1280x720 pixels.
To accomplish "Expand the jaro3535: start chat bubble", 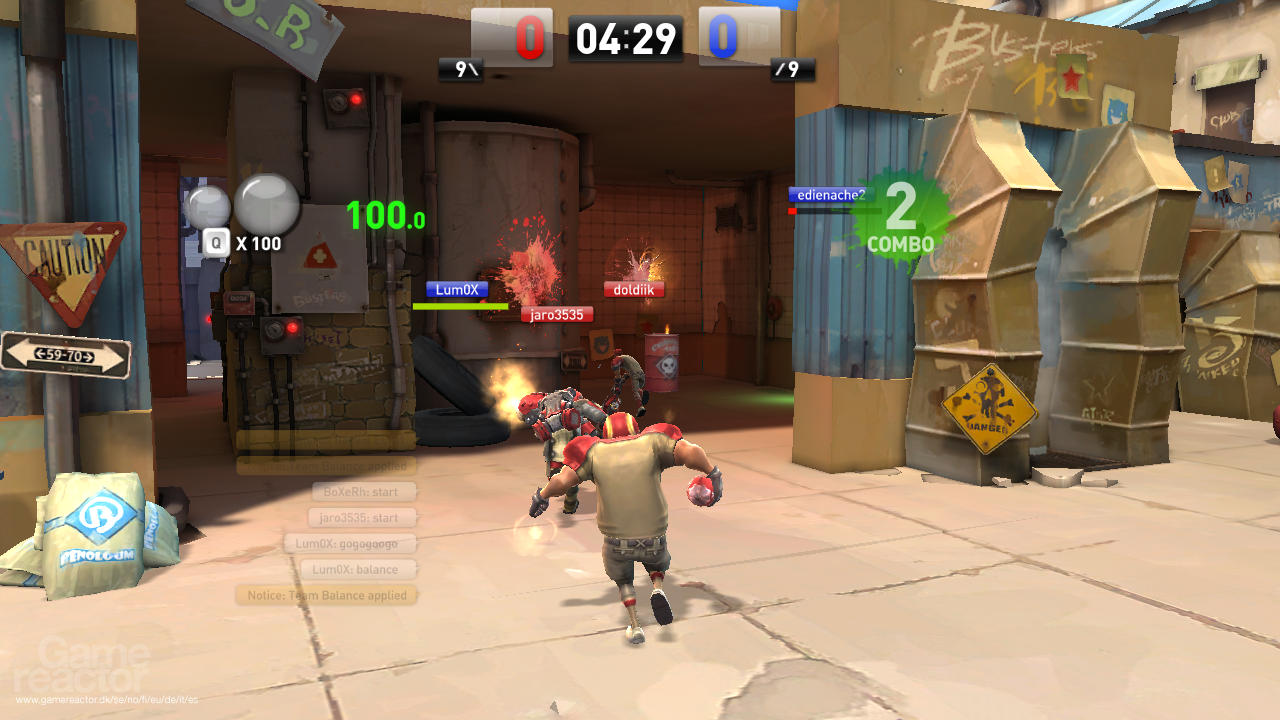I will coord(361,517).
